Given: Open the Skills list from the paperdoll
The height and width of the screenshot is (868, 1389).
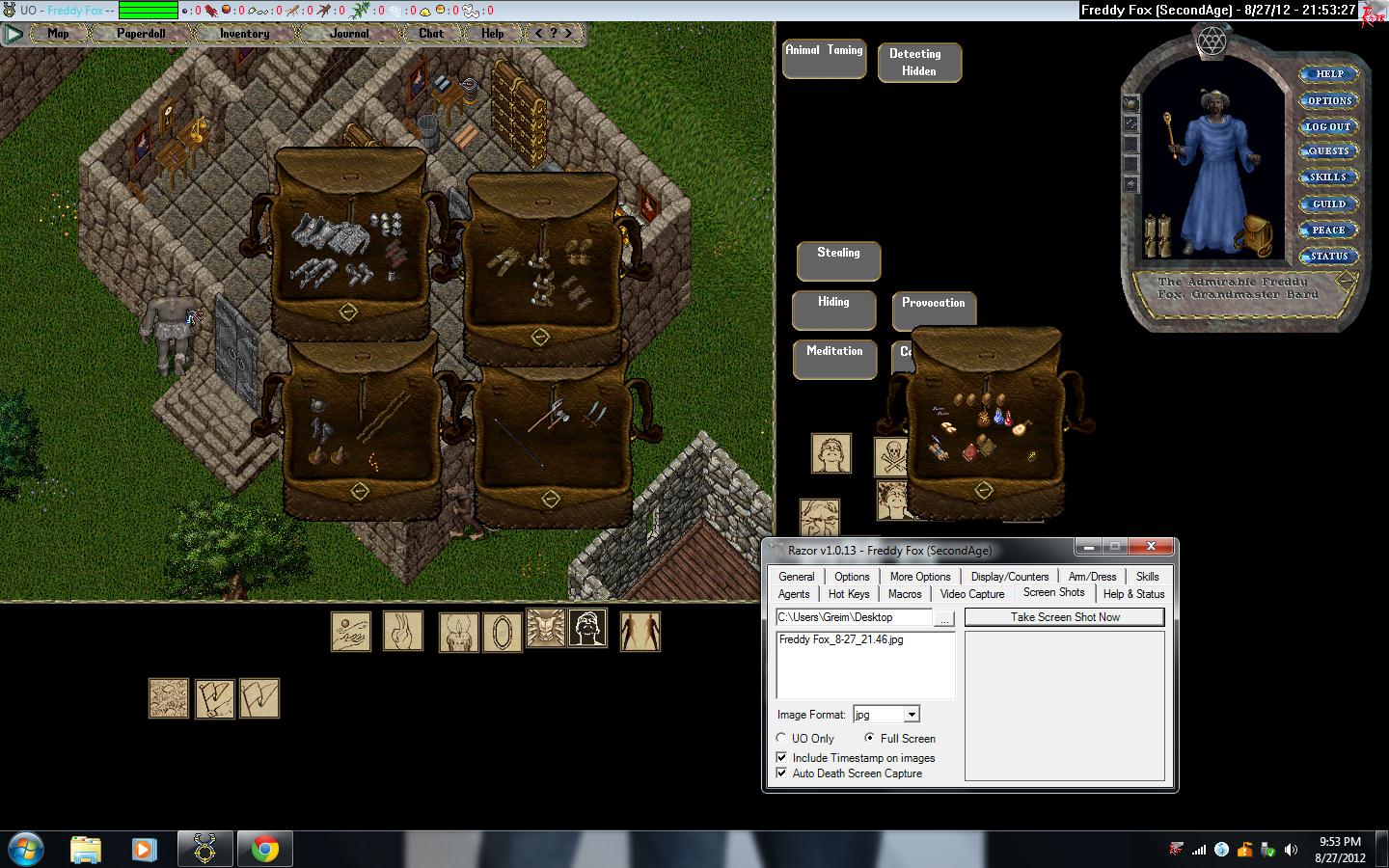Looking at the screenshot, I should (x=1329, y=177).
